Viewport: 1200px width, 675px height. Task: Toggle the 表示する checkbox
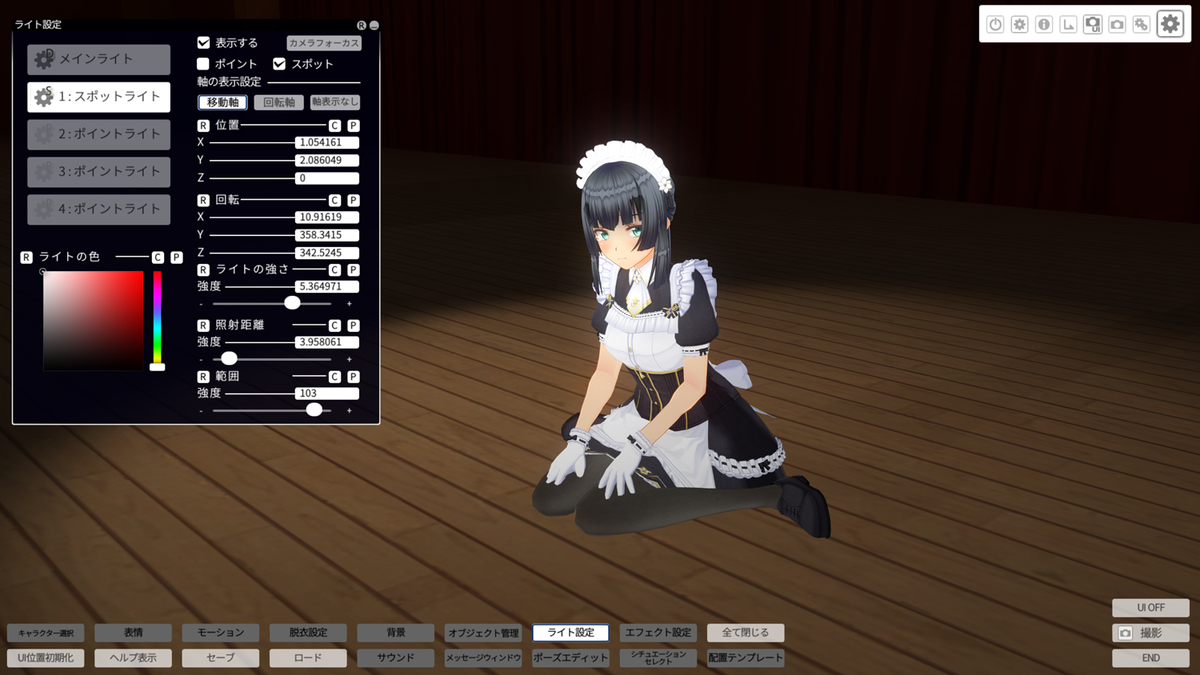(204, 43)
